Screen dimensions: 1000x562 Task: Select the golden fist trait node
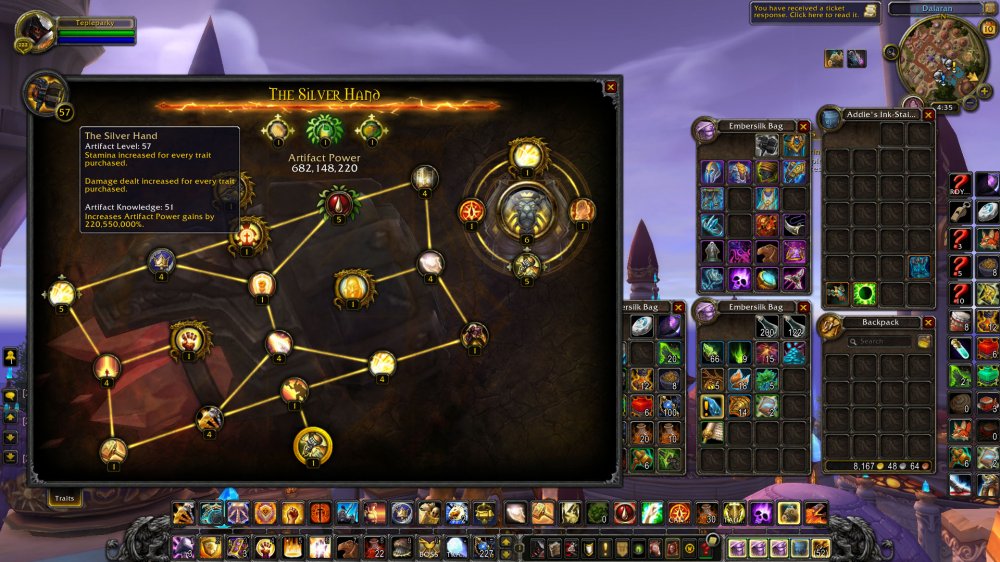(x=189, y=339)
